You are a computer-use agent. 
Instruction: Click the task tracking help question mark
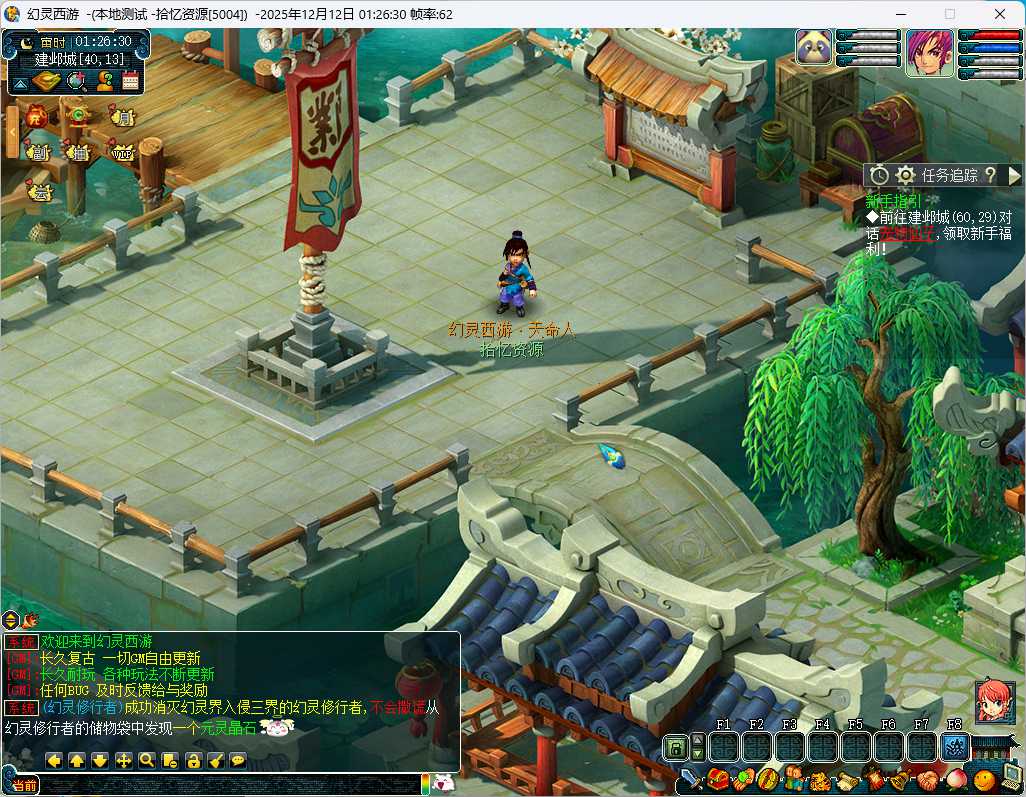tap(990, 175)
